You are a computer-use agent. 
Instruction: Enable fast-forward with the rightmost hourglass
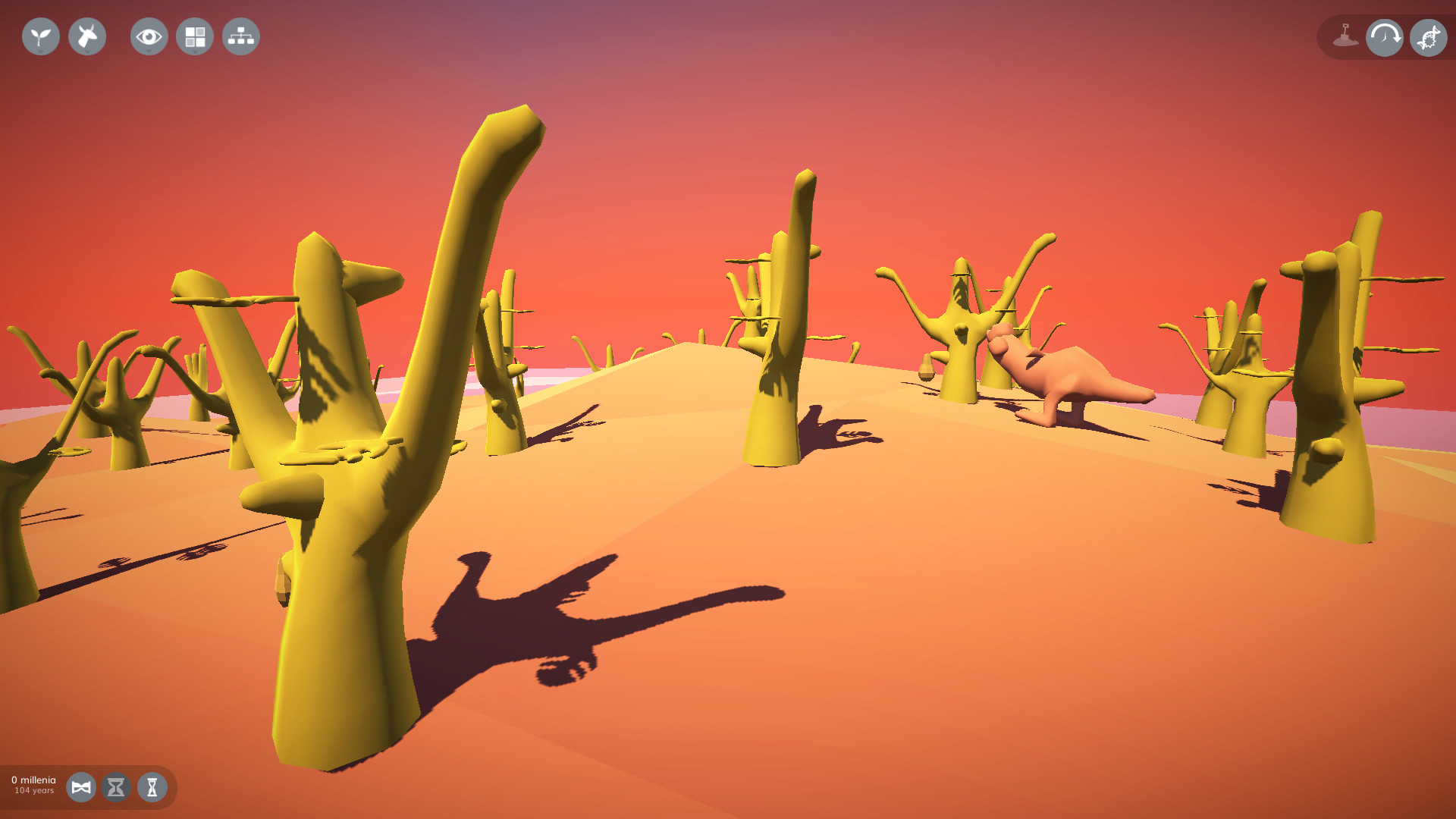tap(152, 788)
